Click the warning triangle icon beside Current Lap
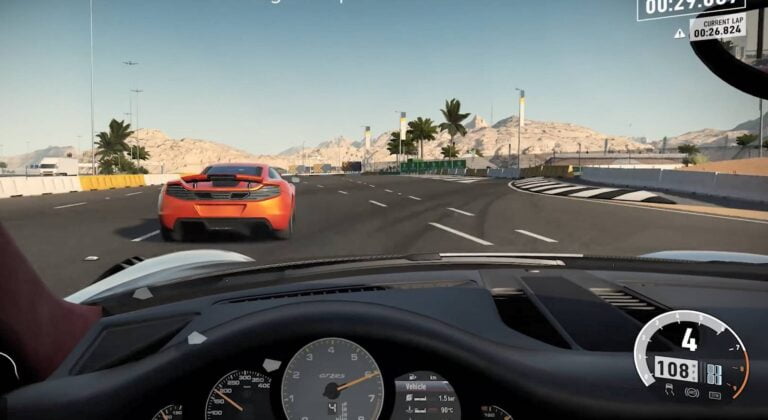Viewport: 768px width, 420px height. click(x=680, y=33)
